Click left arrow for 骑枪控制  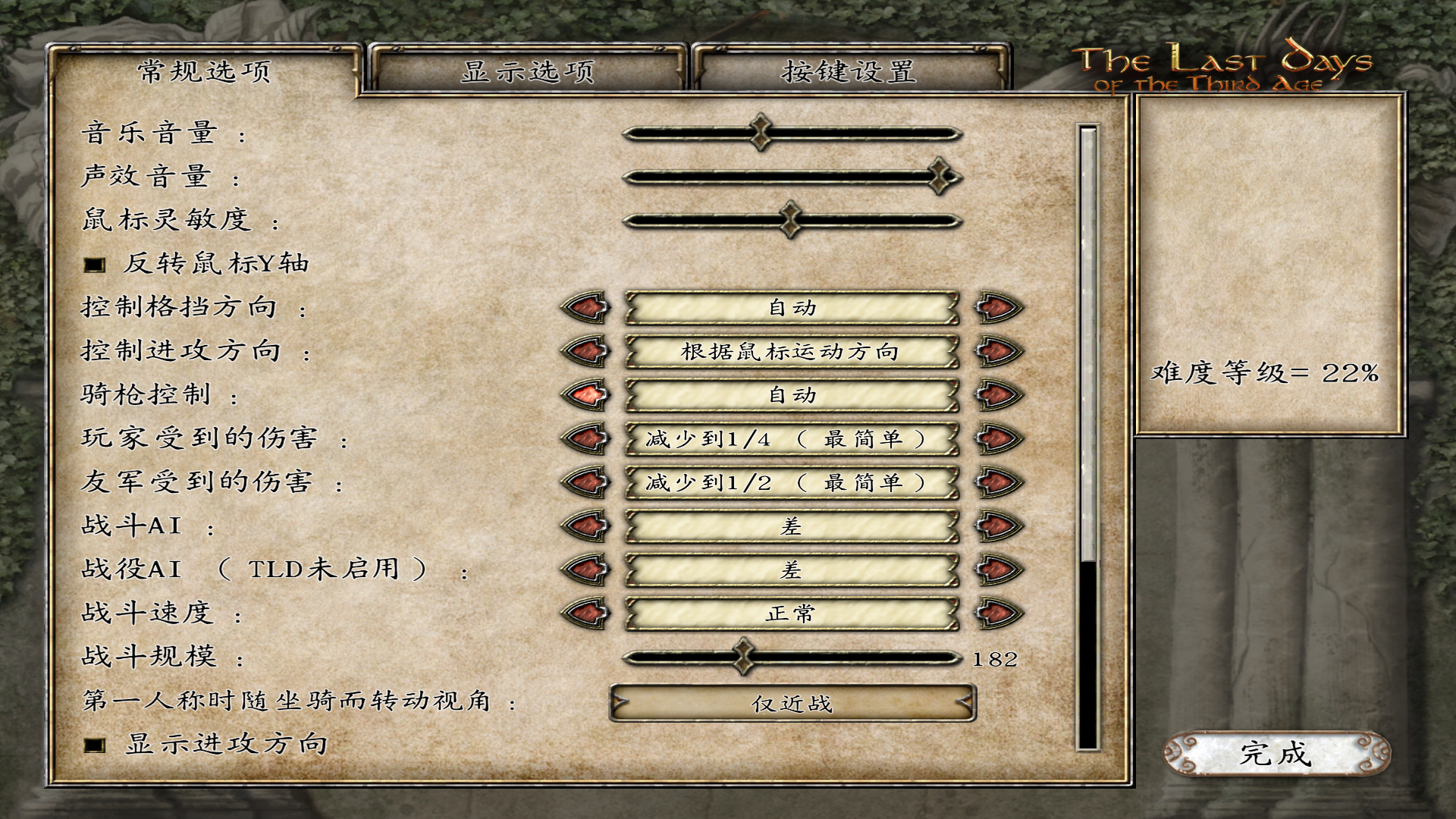pyautogui.click(x=585, y=394)
